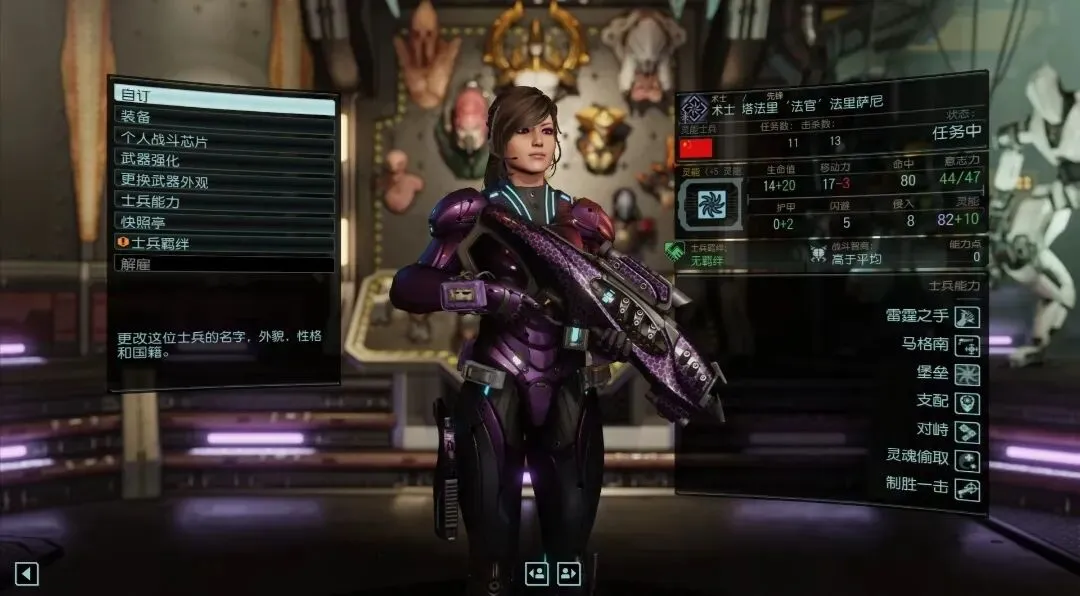Open 个人战斗芯片 combat sim menu

pyautogui.click(x=224, y=139)
